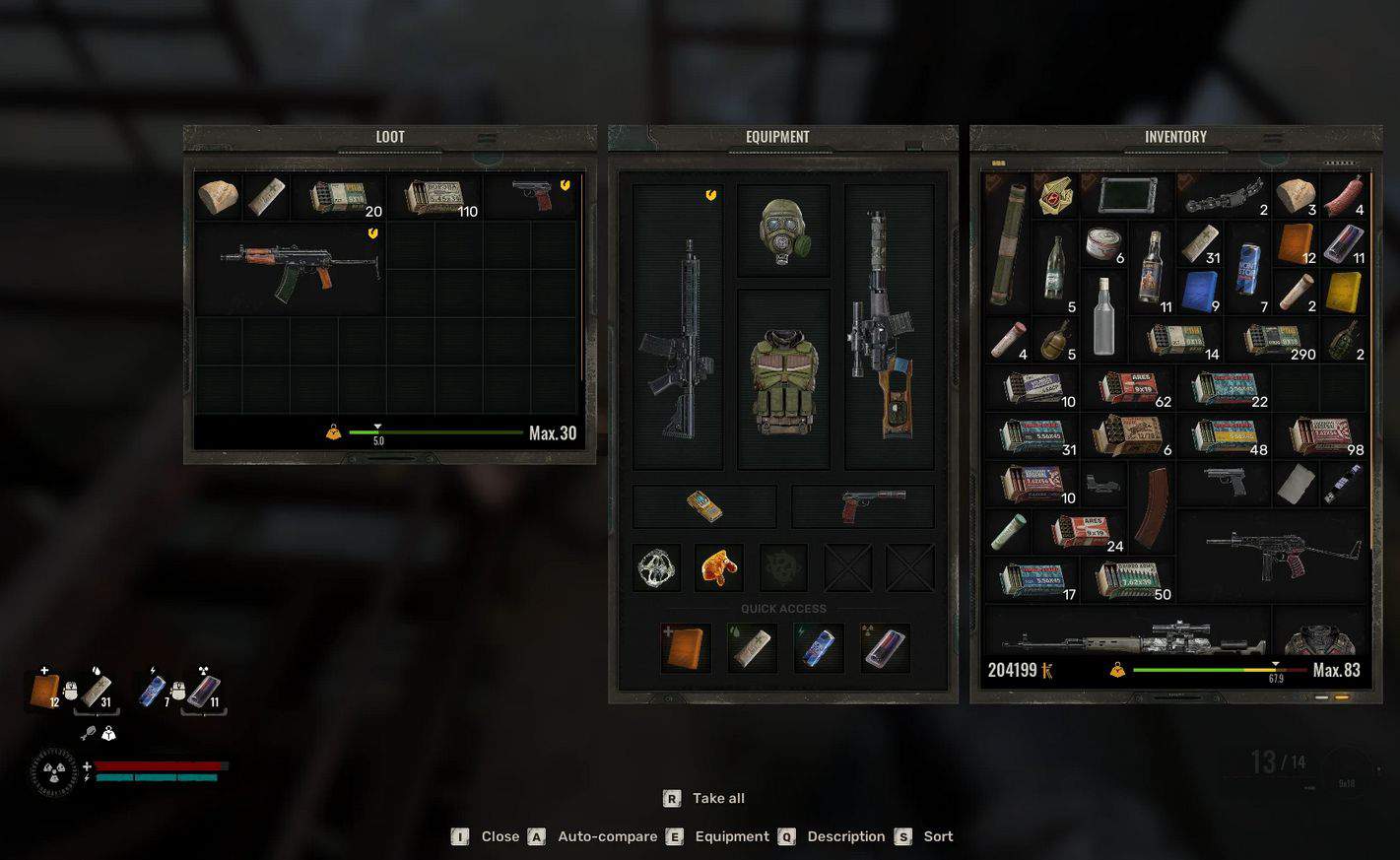Screen dimensions: 1400x860
Task: Select the AK rifle in the loot panel
Action: coord(299,266)
